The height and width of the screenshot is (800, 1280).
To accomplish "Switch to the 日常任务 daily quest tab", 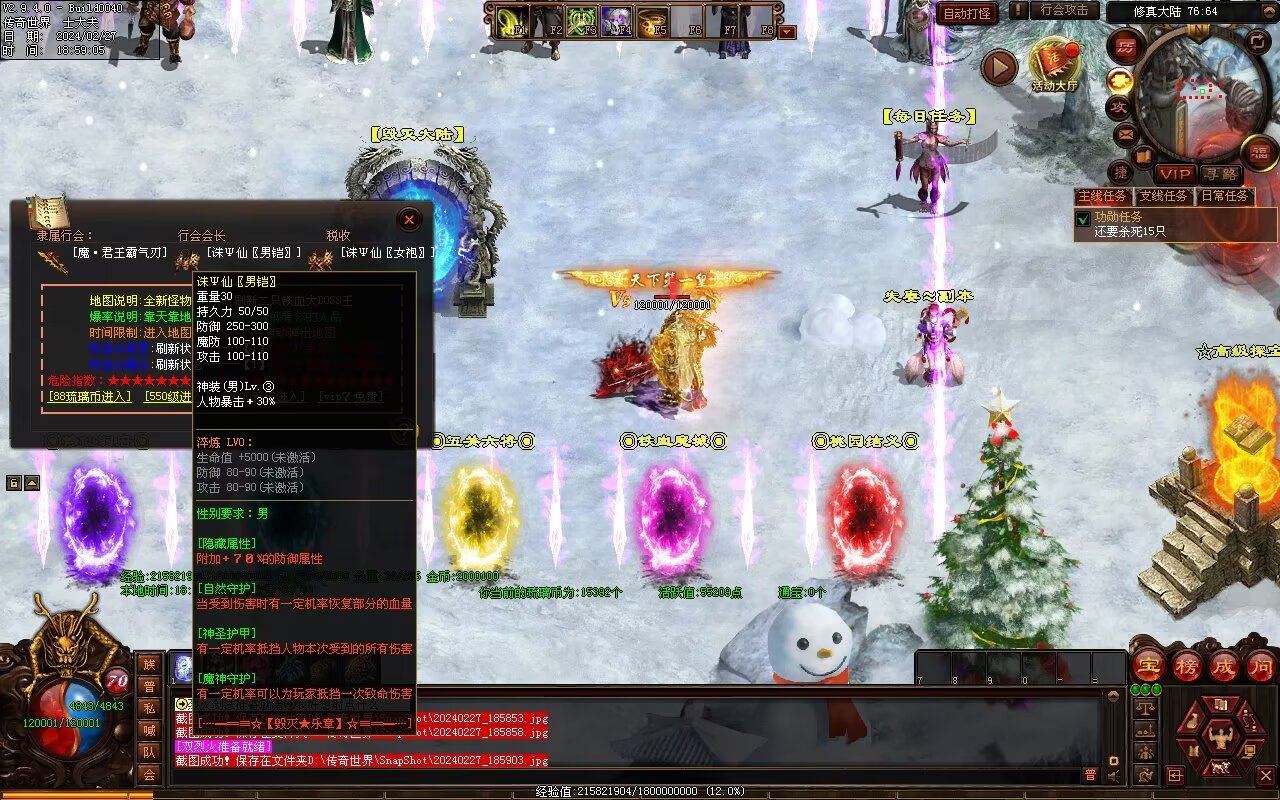I will coord(1225,196).
